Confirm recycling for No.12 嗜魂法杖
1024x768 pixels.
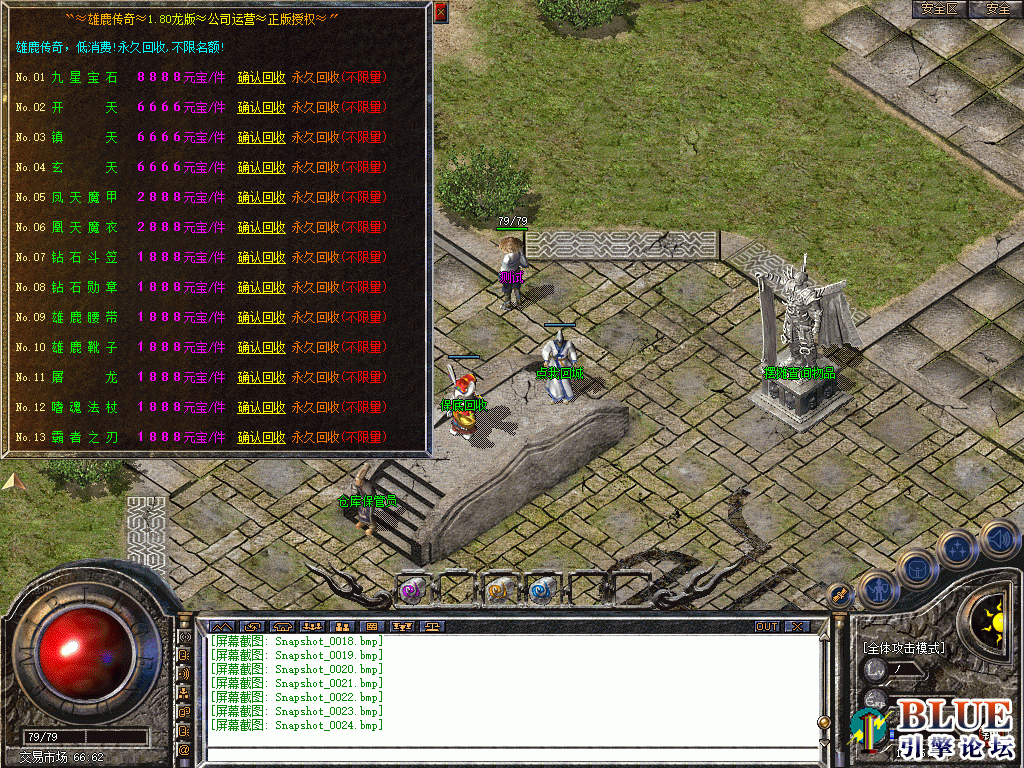coord(261,407)
